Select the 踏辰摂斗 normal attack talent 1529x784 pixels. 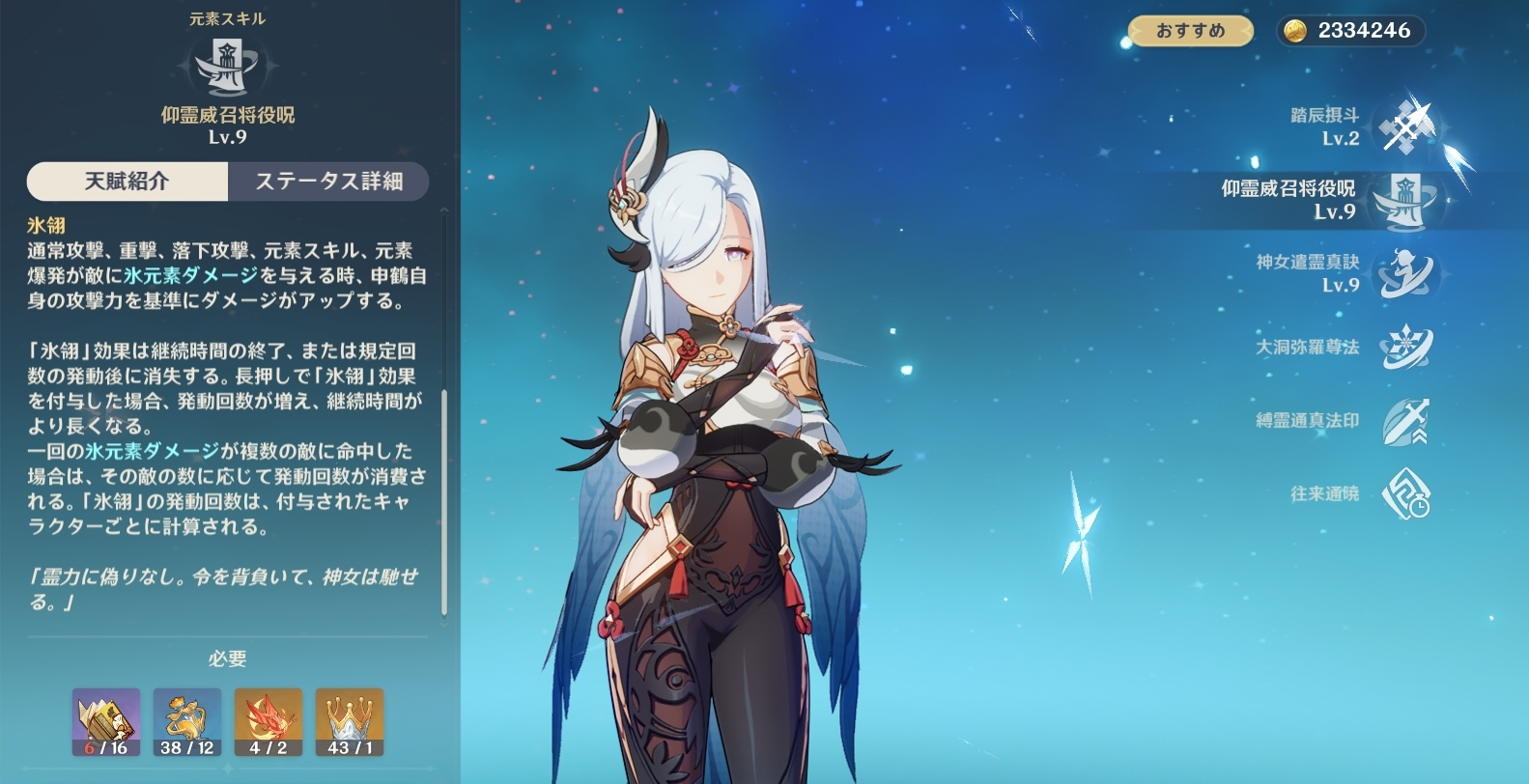point(1407,127)
